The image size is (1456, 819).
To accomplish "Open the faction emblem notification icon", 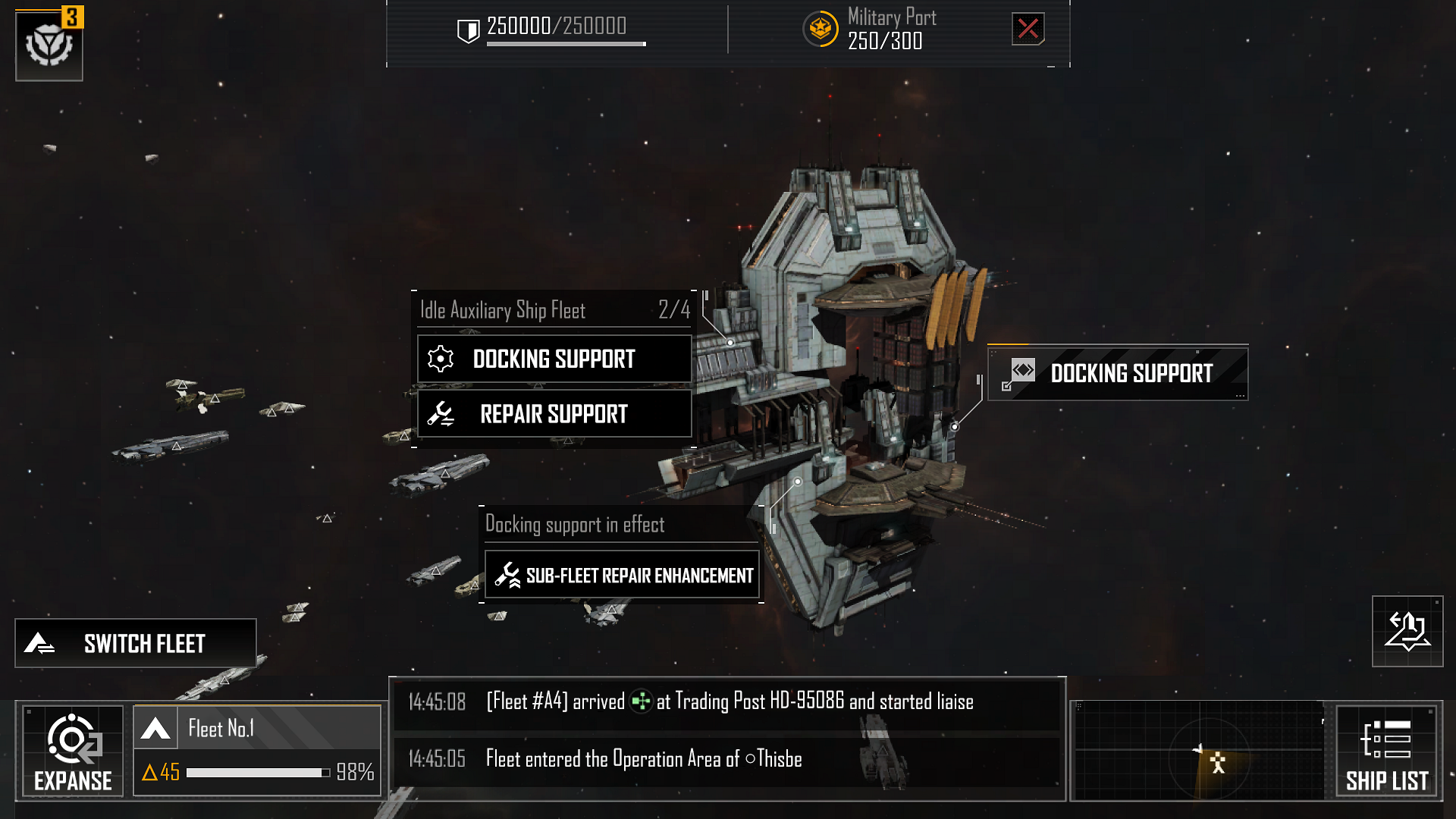I will (49, 45).
